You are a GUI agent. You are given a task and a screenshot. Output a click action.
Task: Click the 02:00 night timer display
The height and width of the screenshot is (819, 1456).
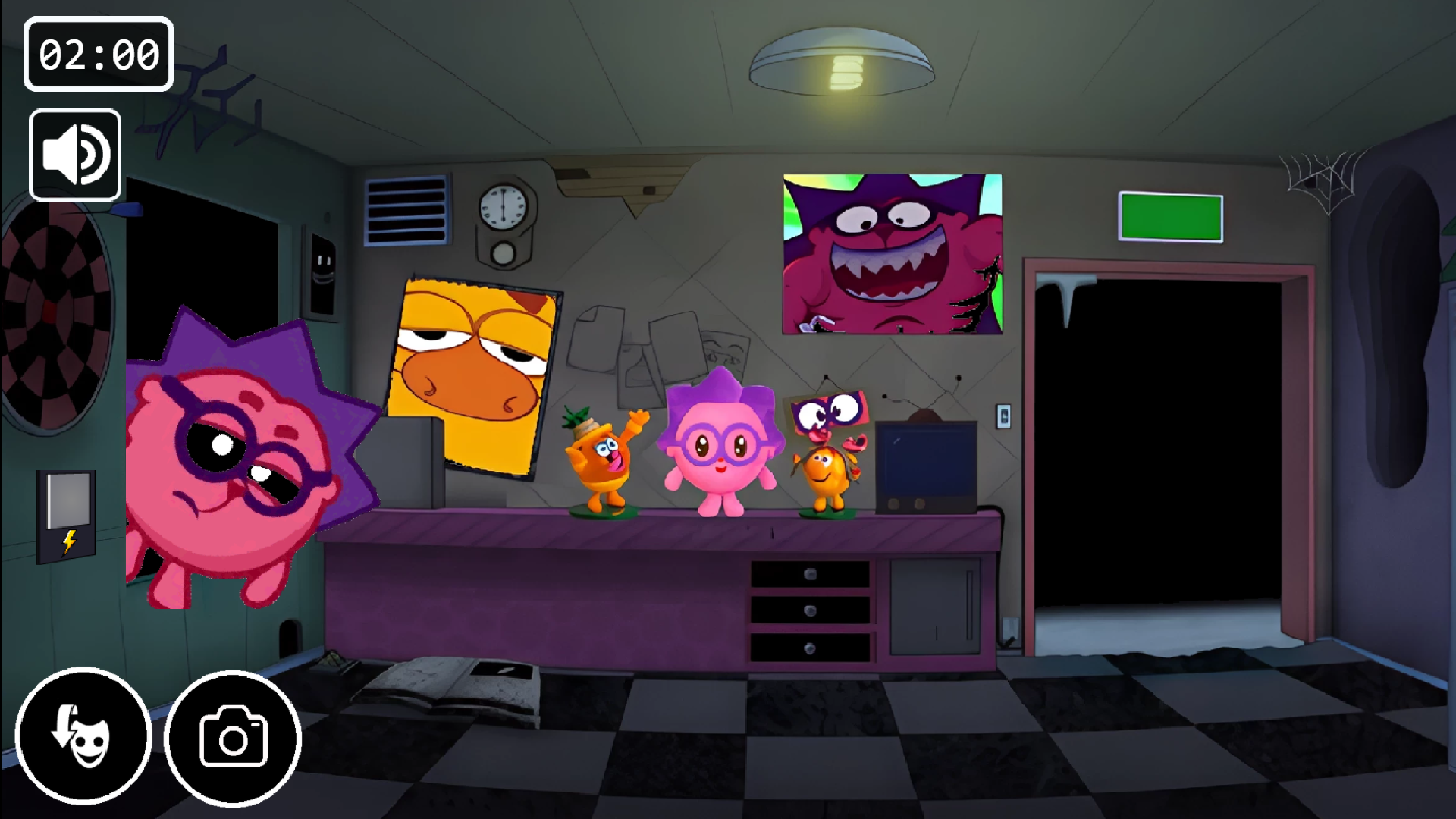[98, 54]
